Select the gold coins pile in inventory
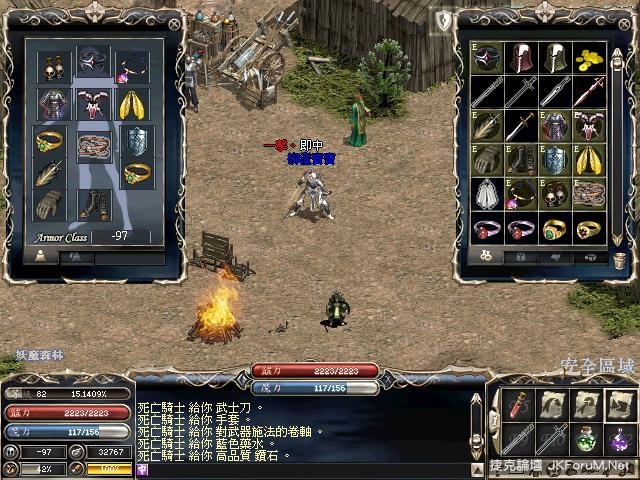 [x=592, y=57]
